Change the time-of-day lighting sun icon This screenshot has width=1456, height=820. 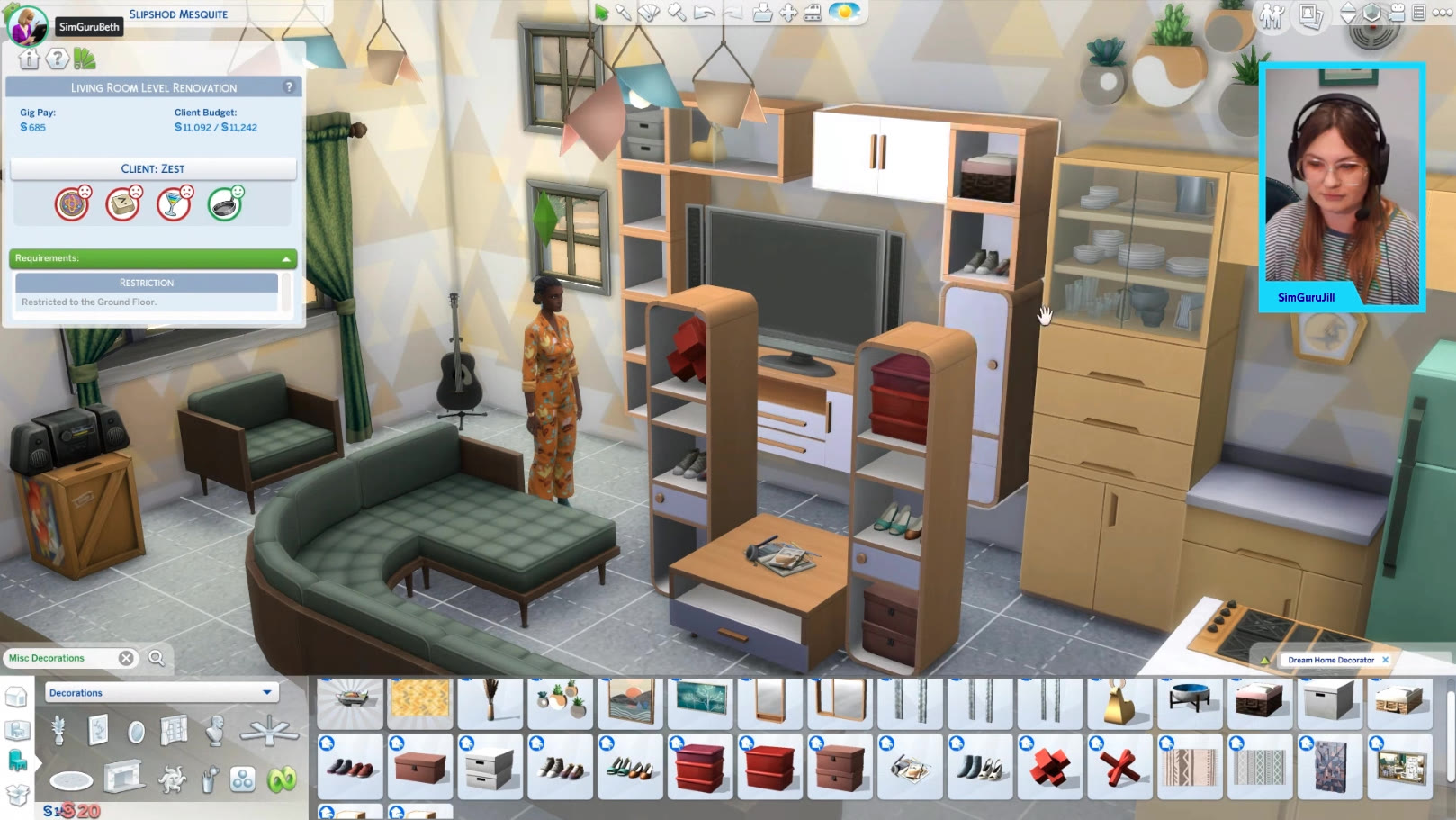coord(844,13)
